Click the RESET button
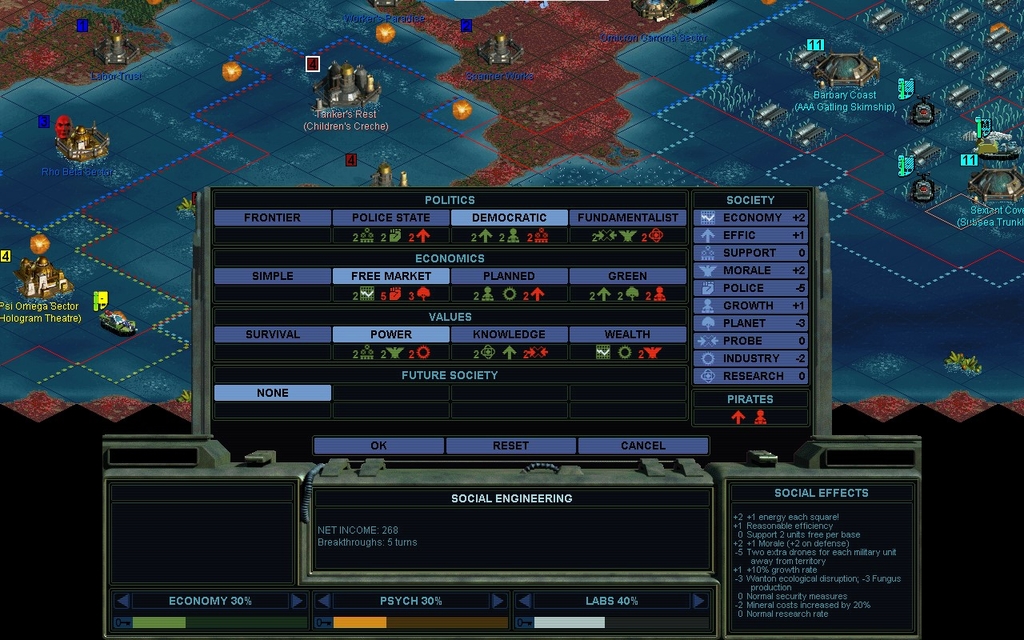 pos(510,446)
